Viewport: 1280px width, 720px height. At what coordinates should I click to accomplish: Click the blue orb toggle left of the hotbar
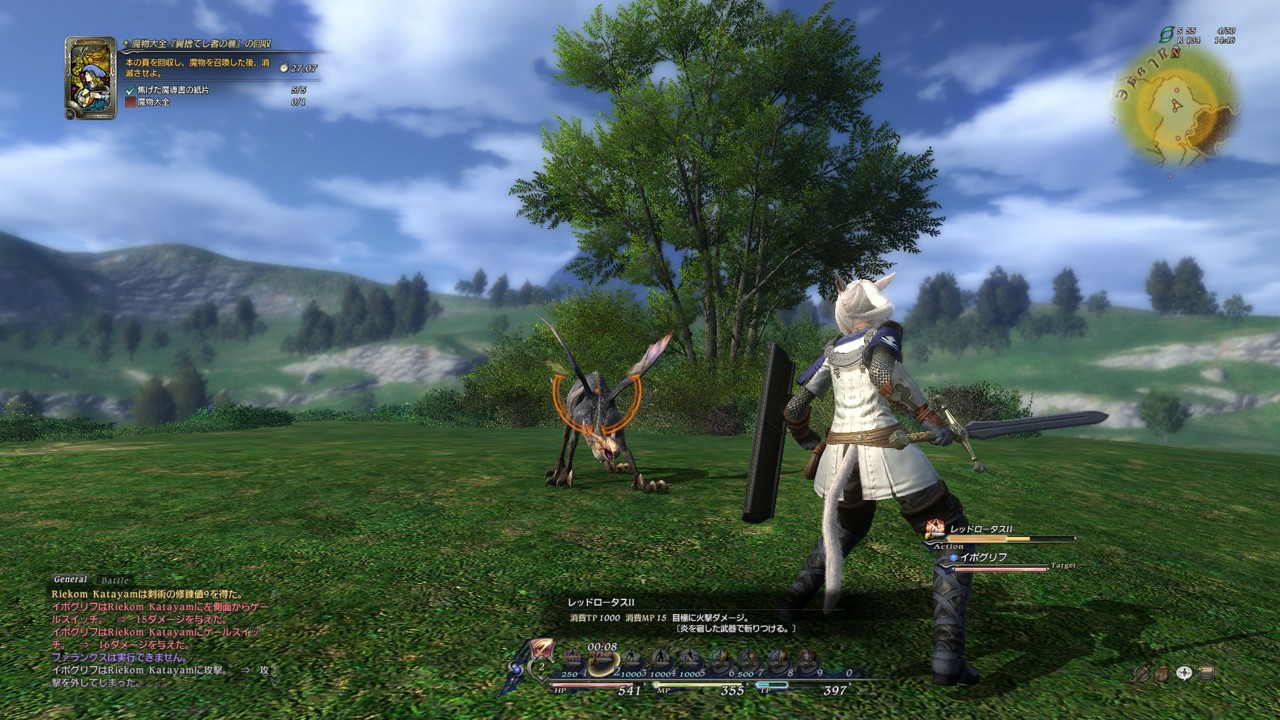click(x=515, y=669)
